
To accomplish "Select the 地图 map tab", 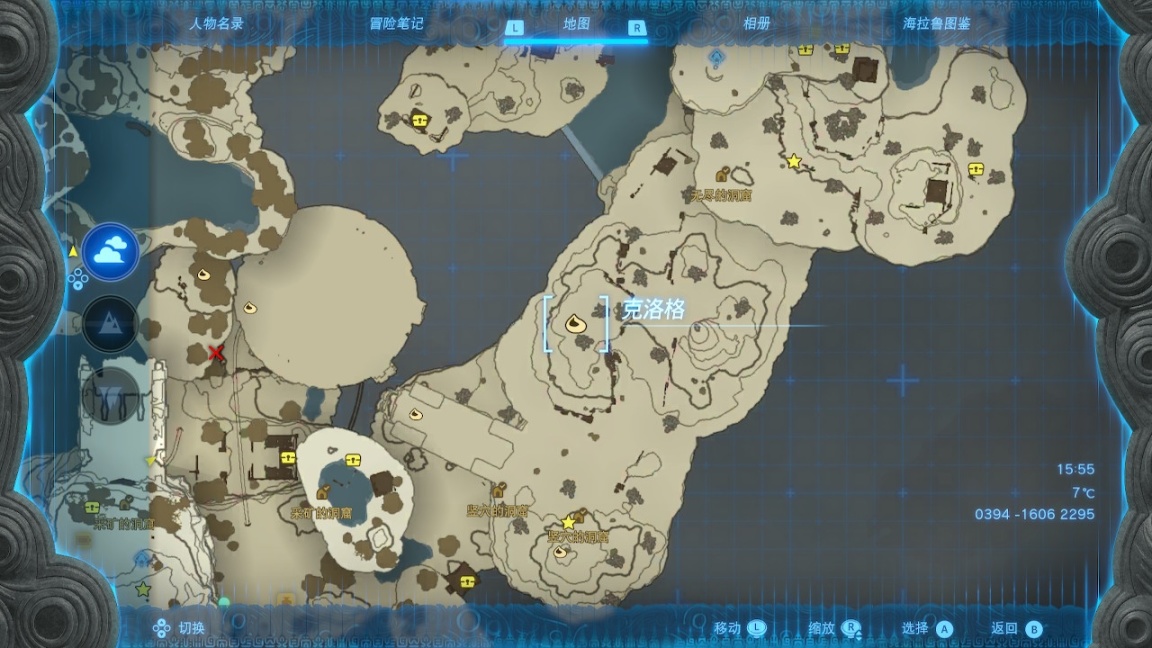I will pos(576,24).
